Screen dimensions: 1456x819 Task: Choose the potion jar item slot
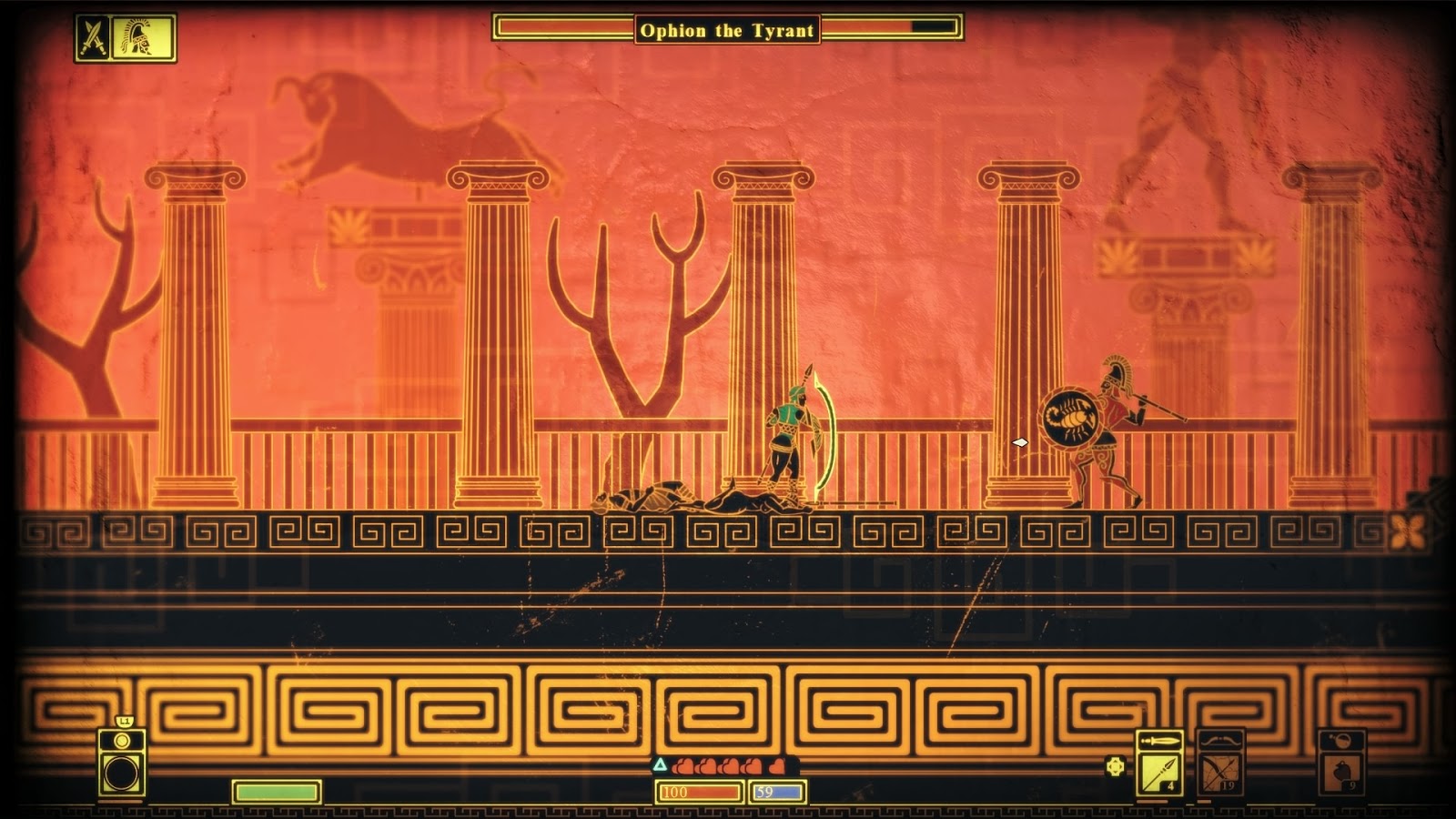pos(1341,772)
